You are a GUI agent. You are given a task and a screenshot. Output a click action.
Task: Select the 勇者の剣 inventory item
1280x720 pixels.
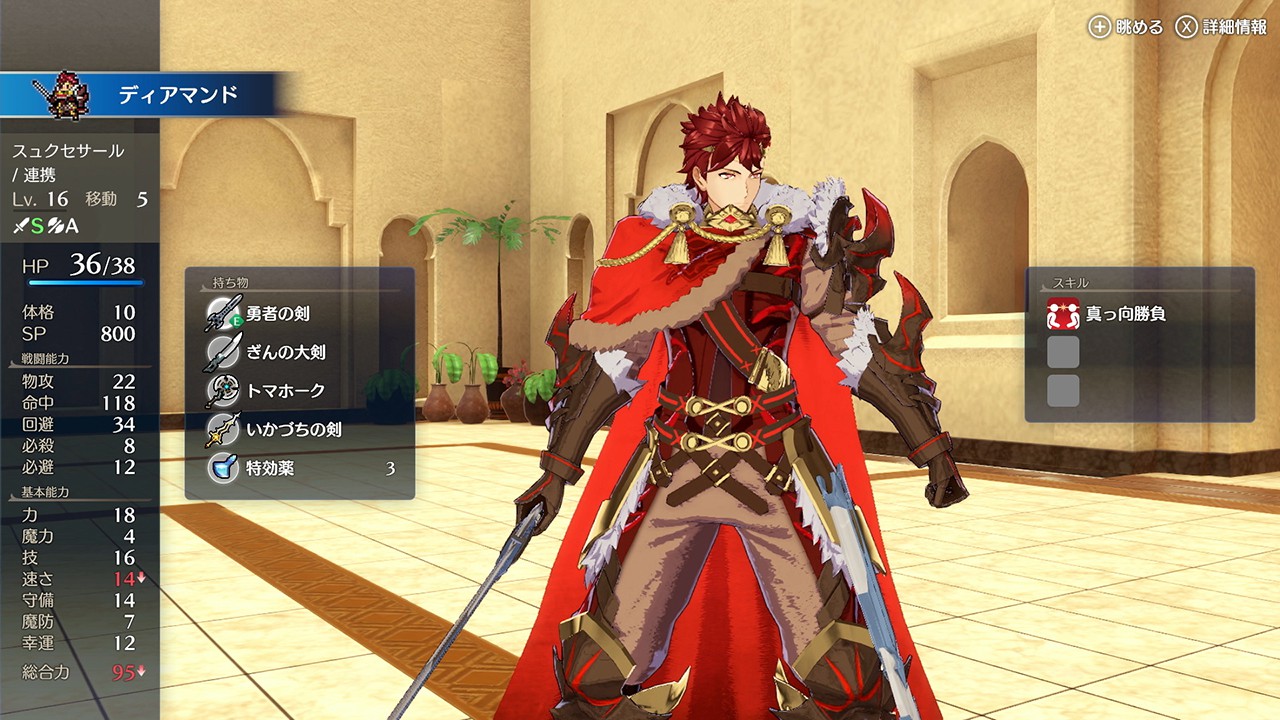coord(278,314)
